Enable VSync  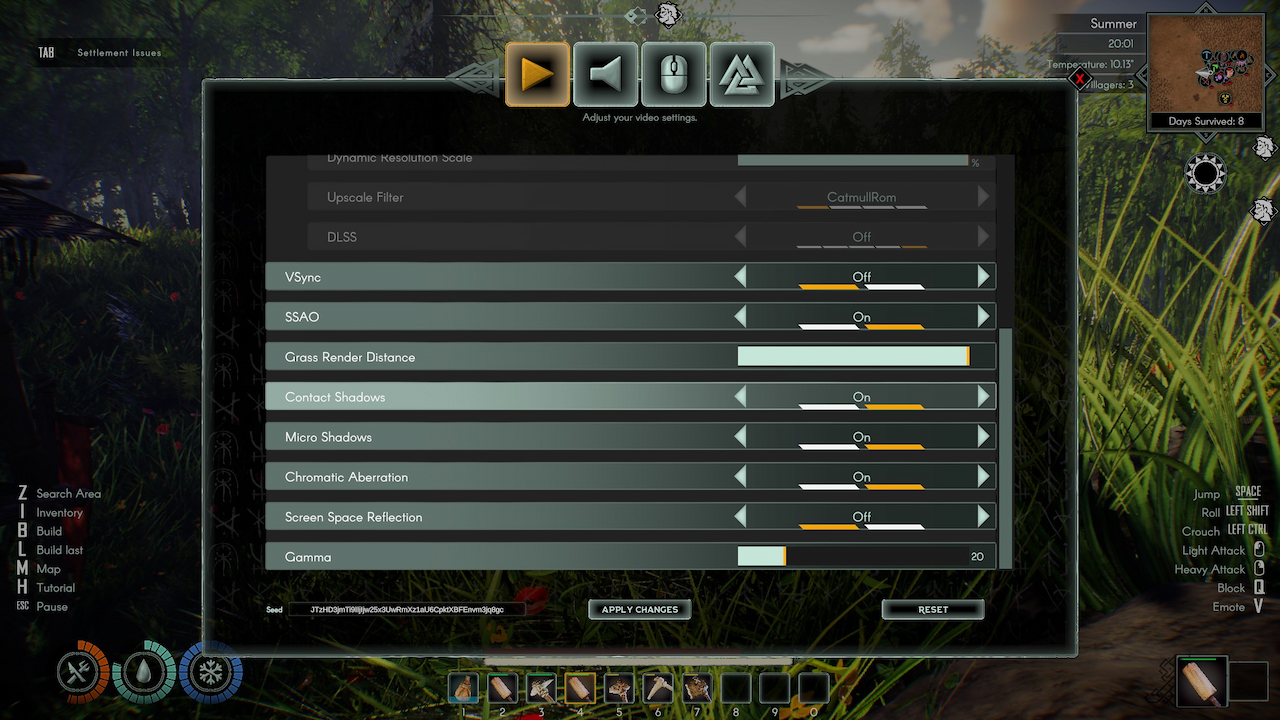(985, 276)
